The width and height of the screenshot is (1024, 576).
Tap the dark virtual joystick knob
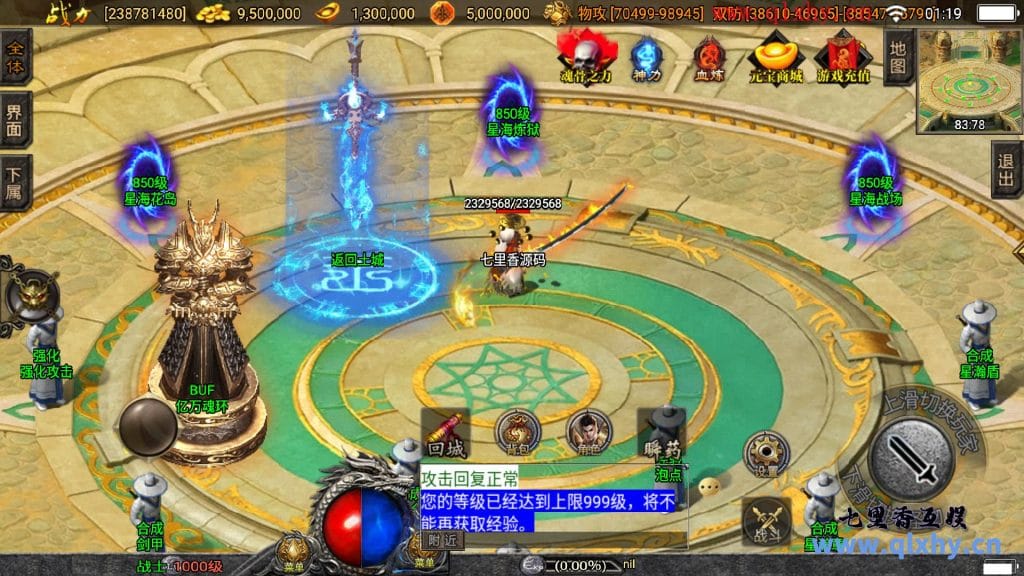[148, 427]
